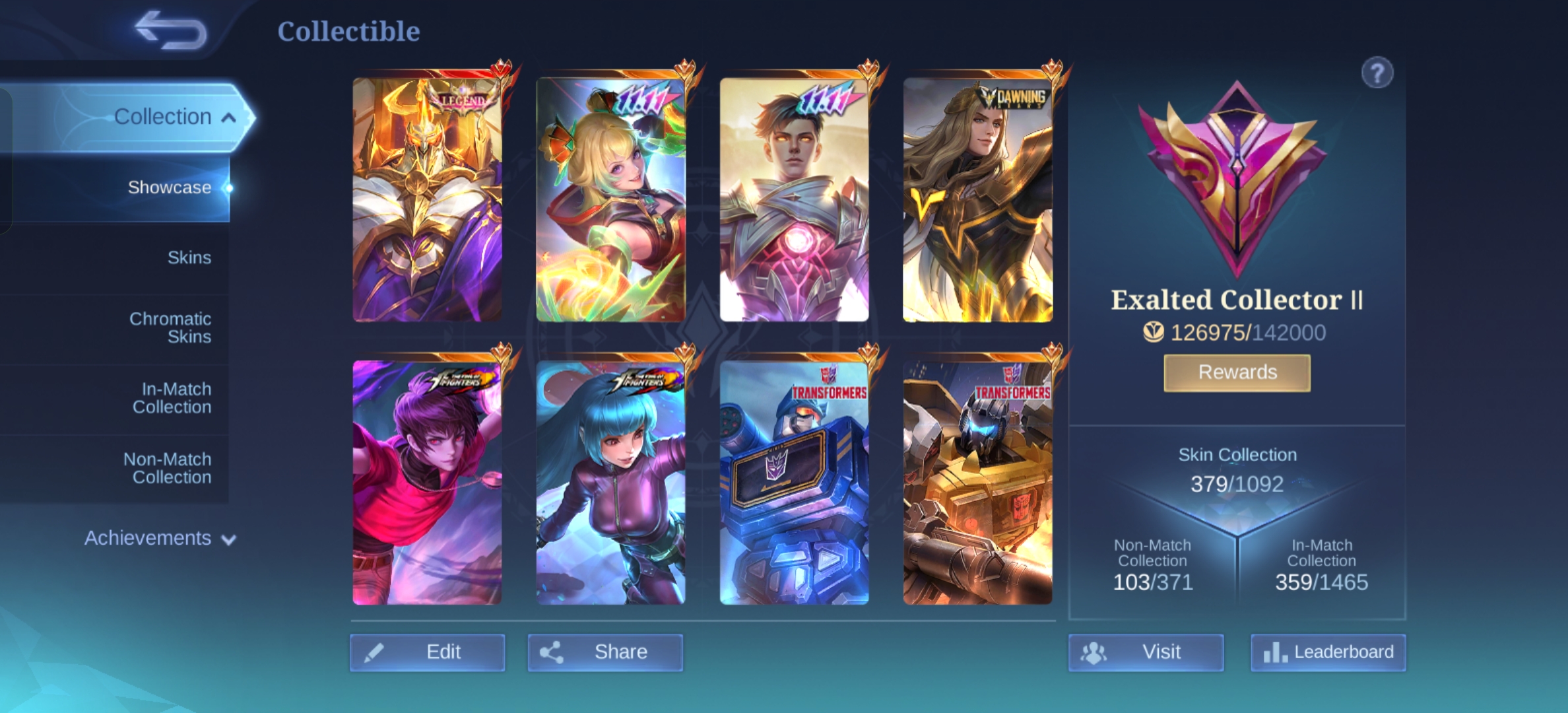The image size is (1568, 713).
Task: Open the Chromatic Skins tab
Action: coord(170,327)
